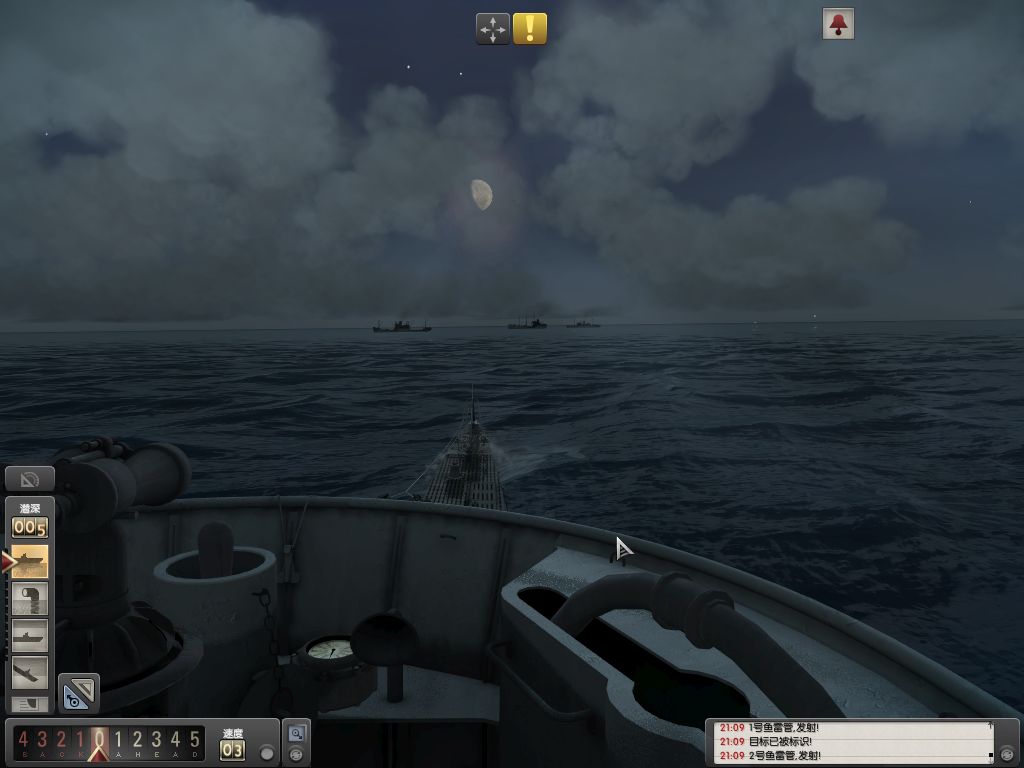
Task: Click the round button beside the speed readout
Action: [266, 752]
